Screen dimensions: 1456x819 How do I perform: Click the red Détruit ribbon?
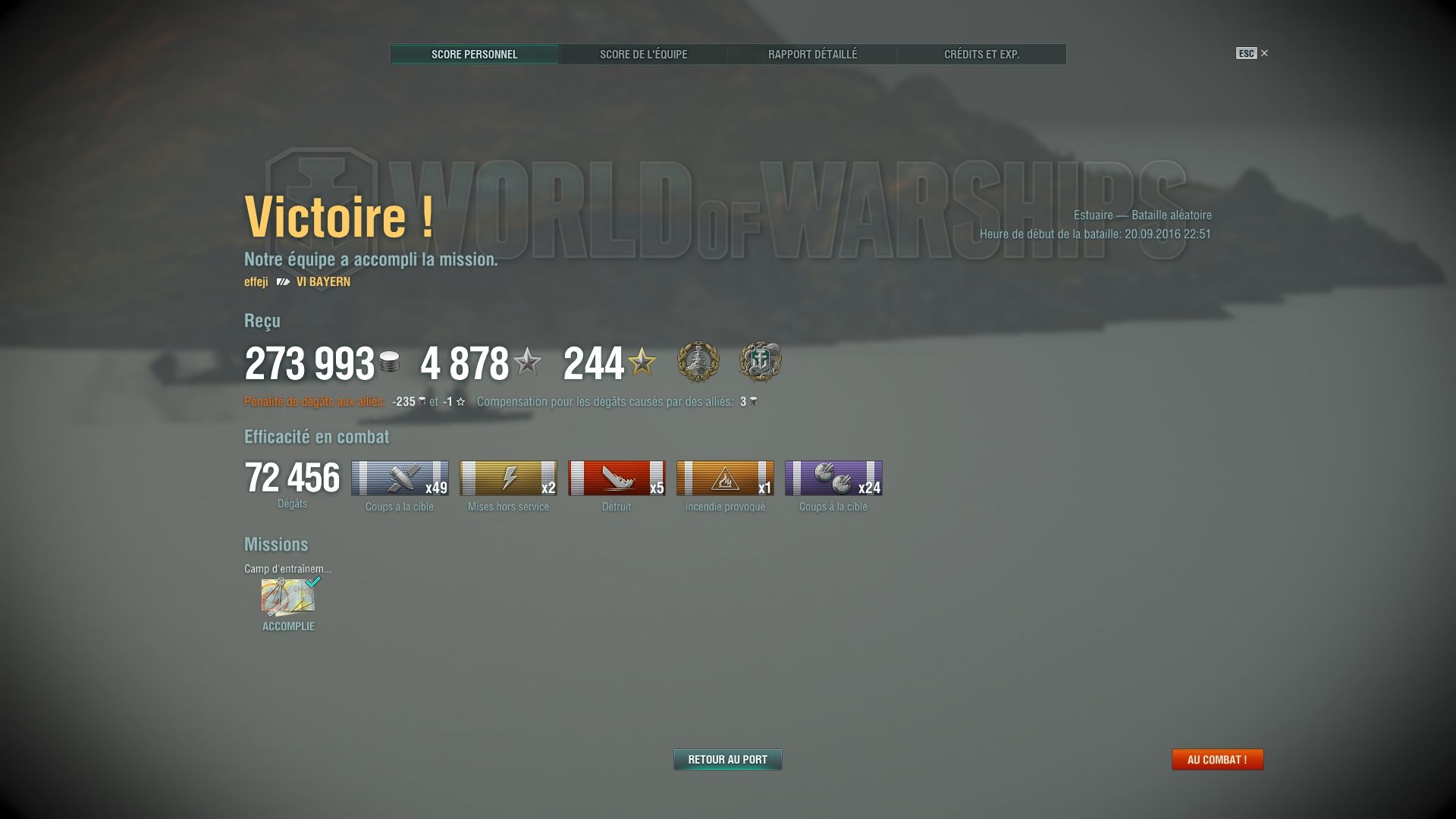pos(617,478)
